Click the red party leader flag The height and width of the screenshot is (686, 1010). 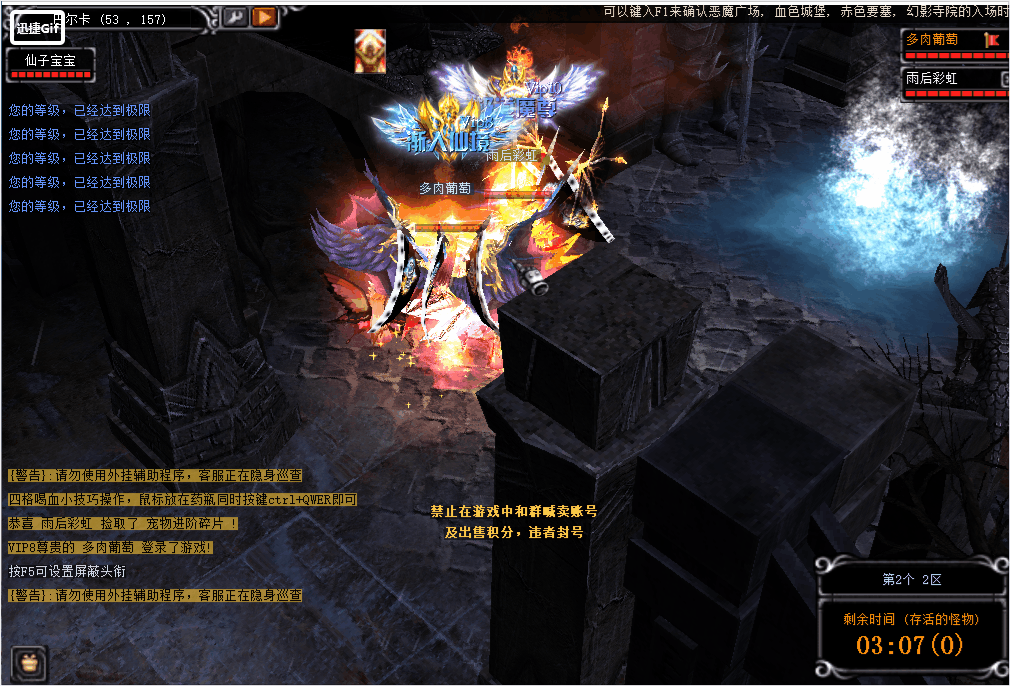(x=992, y=40)
